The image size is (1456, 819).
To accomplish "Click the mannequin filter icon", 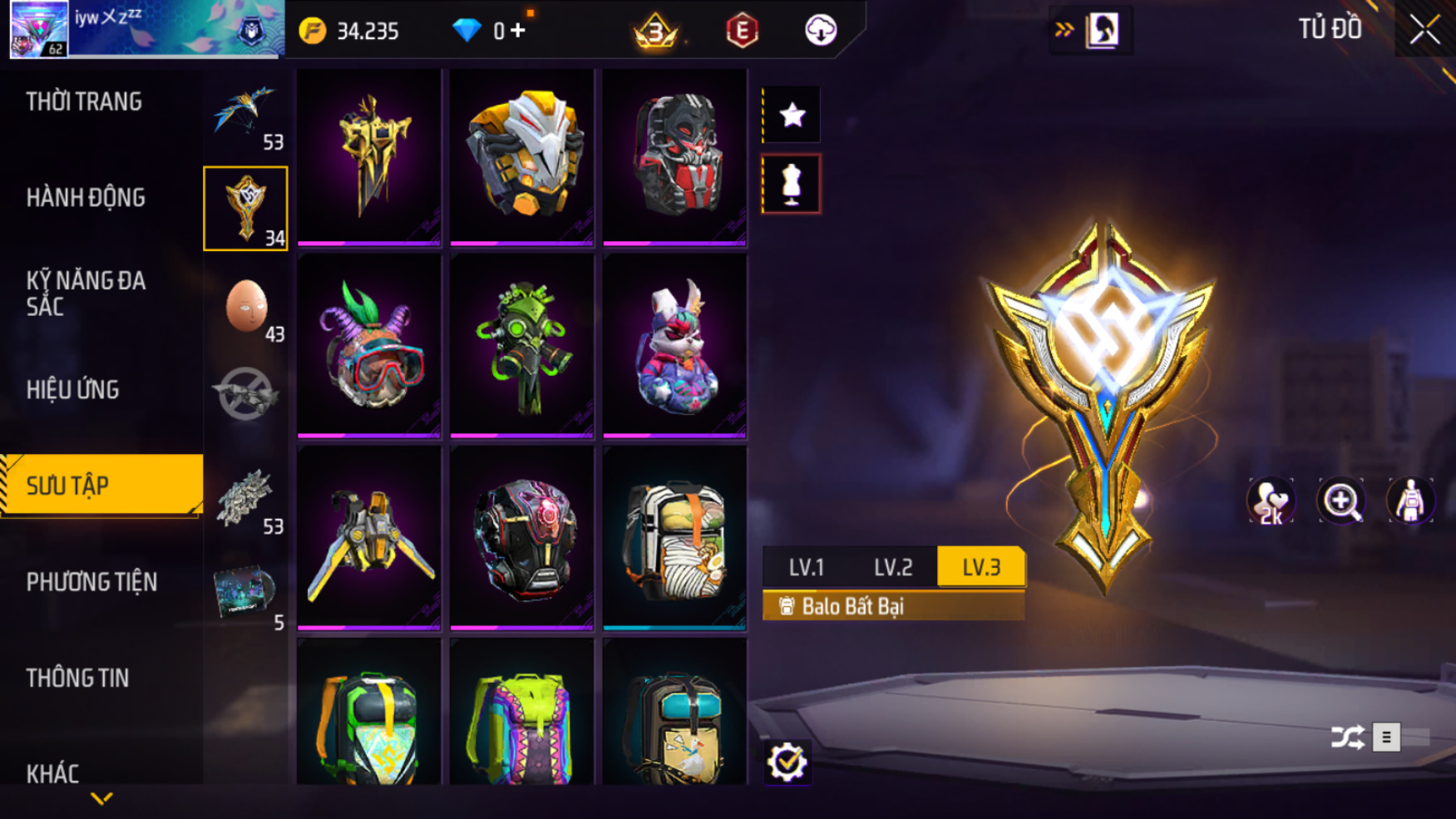I will pyautogui.click(x=792, y=184).
